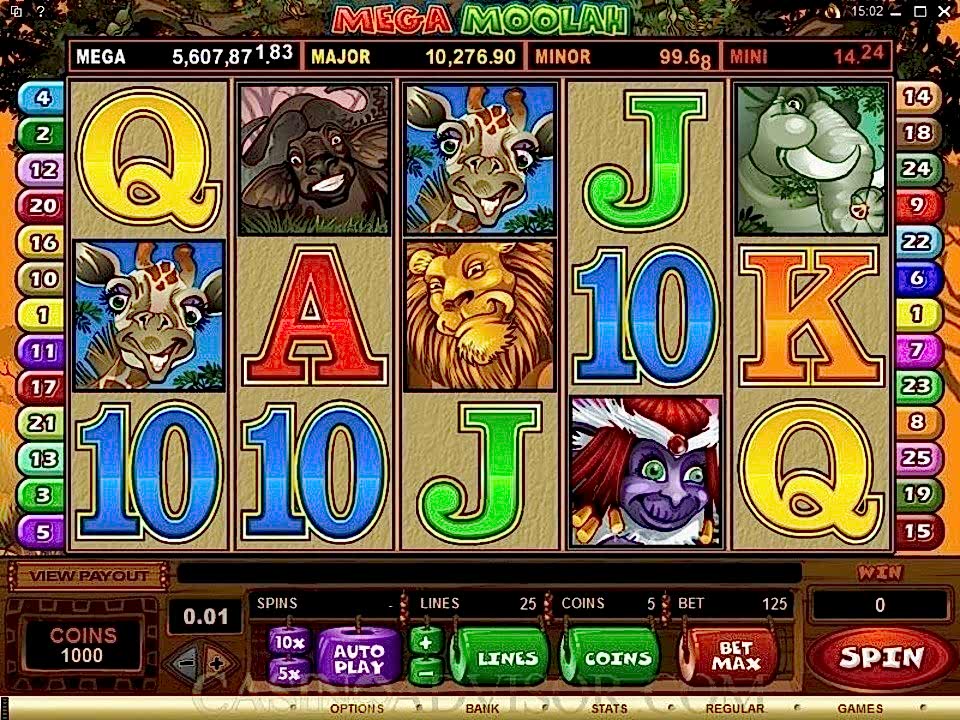
Task: Open the help question mark icon
Action: [39, 11]
